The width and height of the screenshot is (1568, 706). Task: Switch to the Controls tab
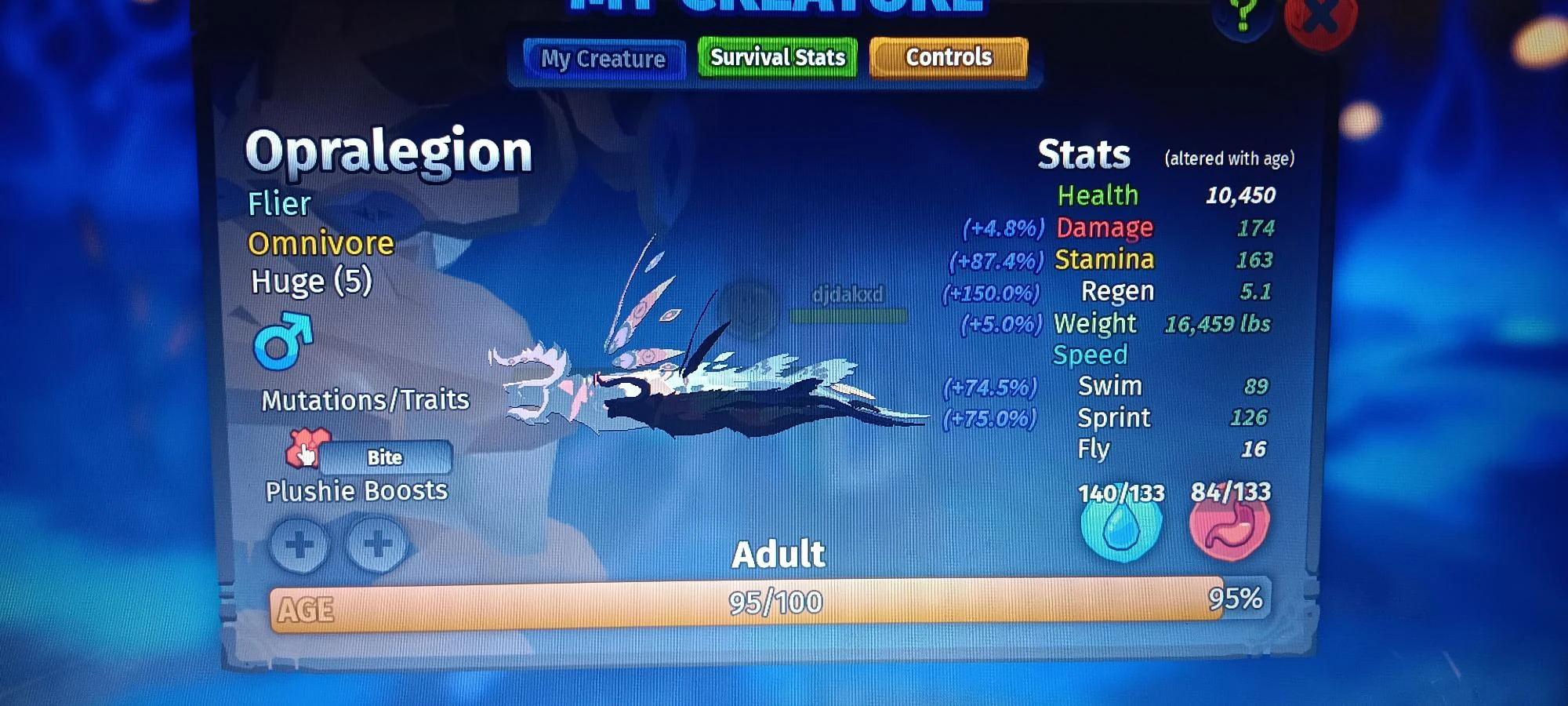point(947,56)
